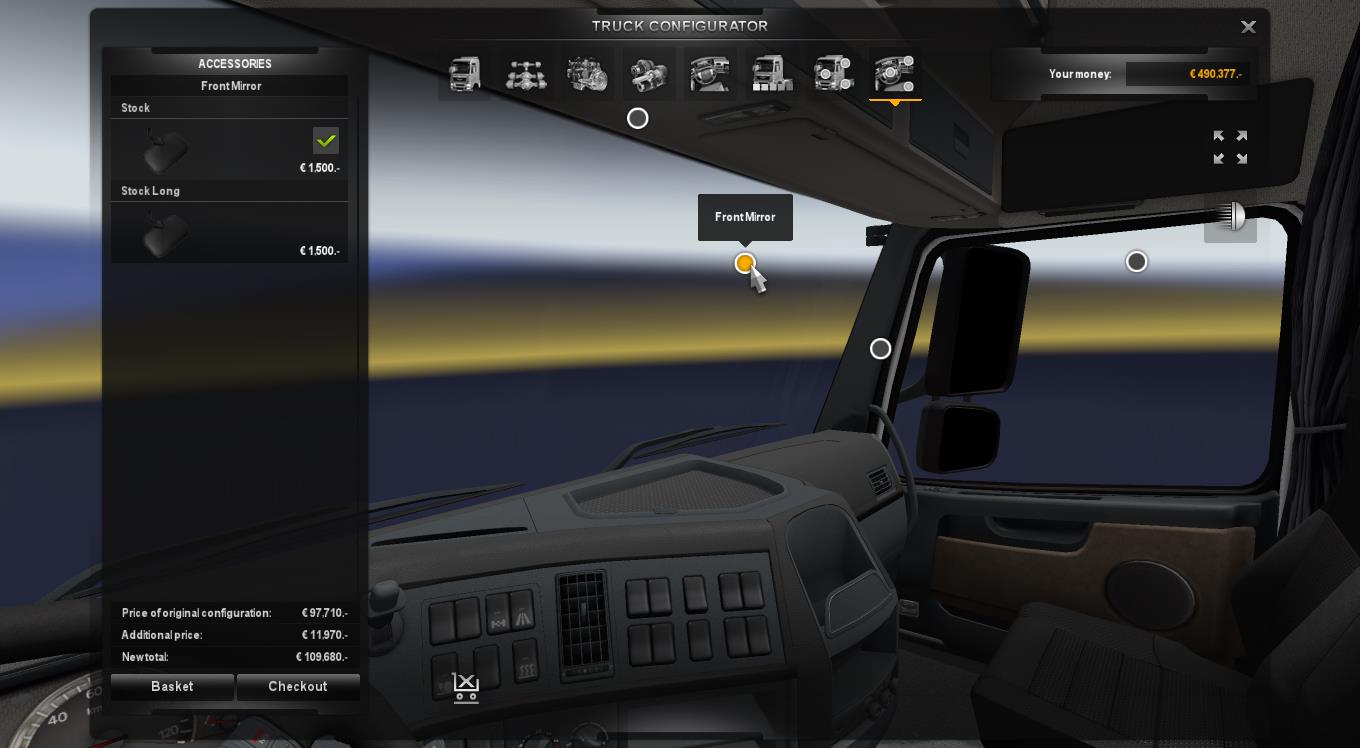Switch to the truck with paint swatches tab

(772, 74)
